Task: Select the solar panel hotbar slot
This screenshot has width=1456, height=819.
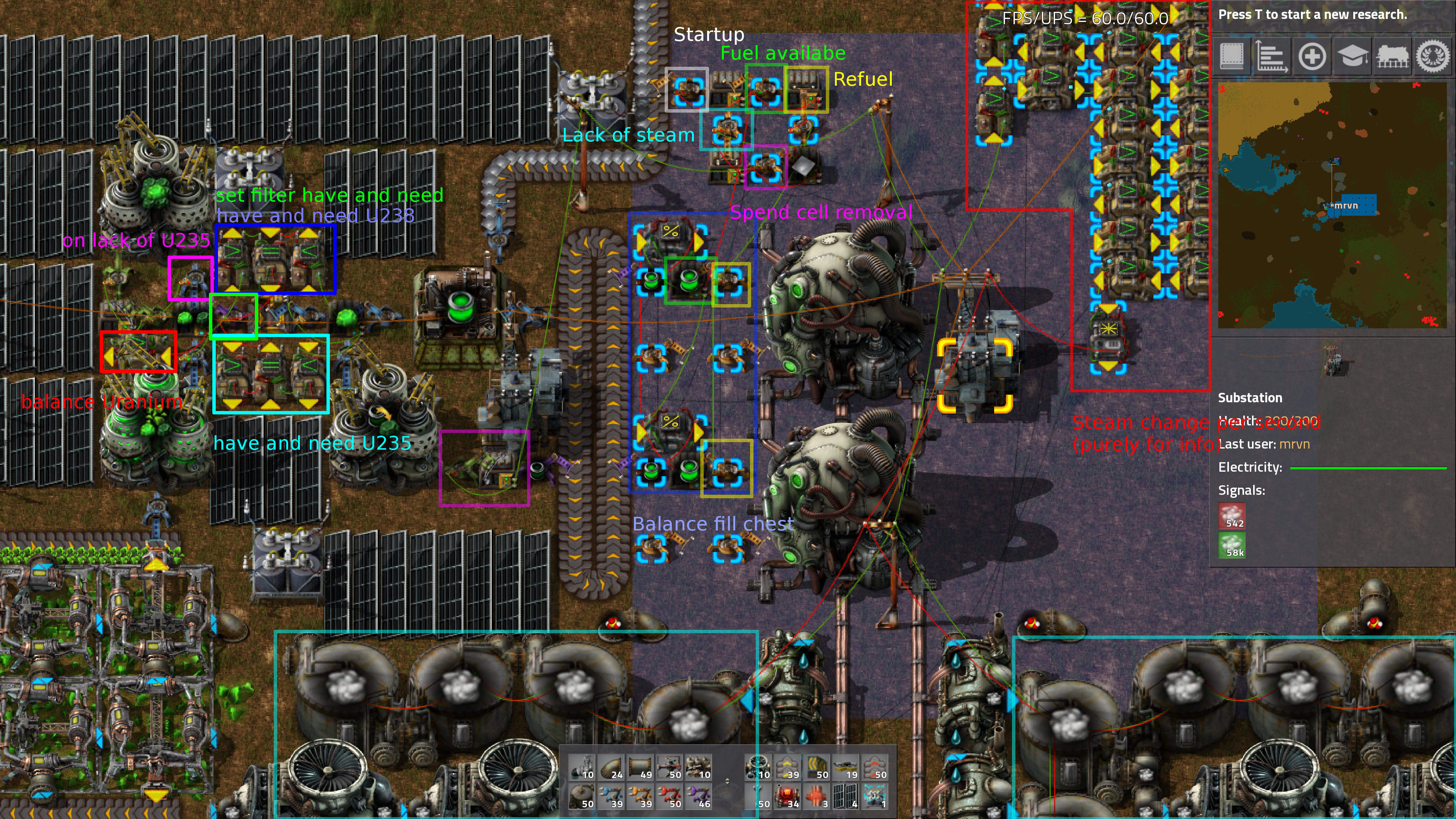Action: 845,797
